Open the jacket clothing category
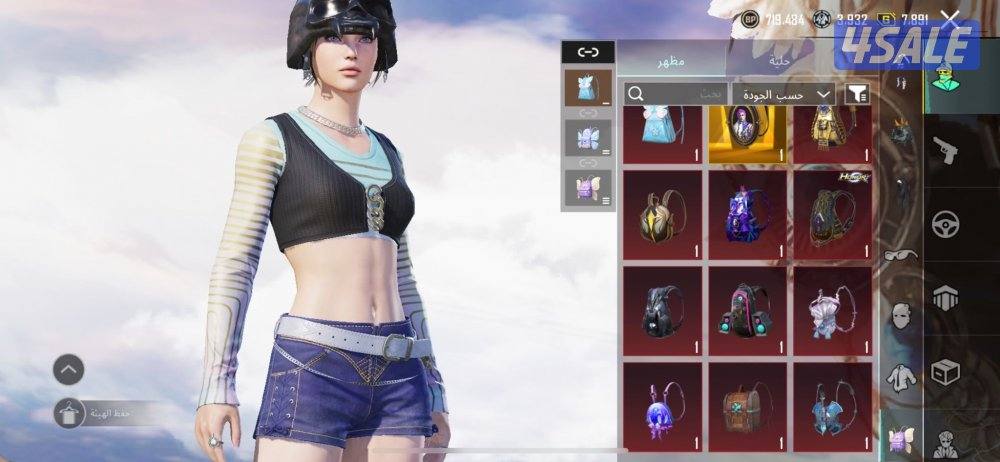The width and height of the screenshot is (1000, 462). point(902,378)
